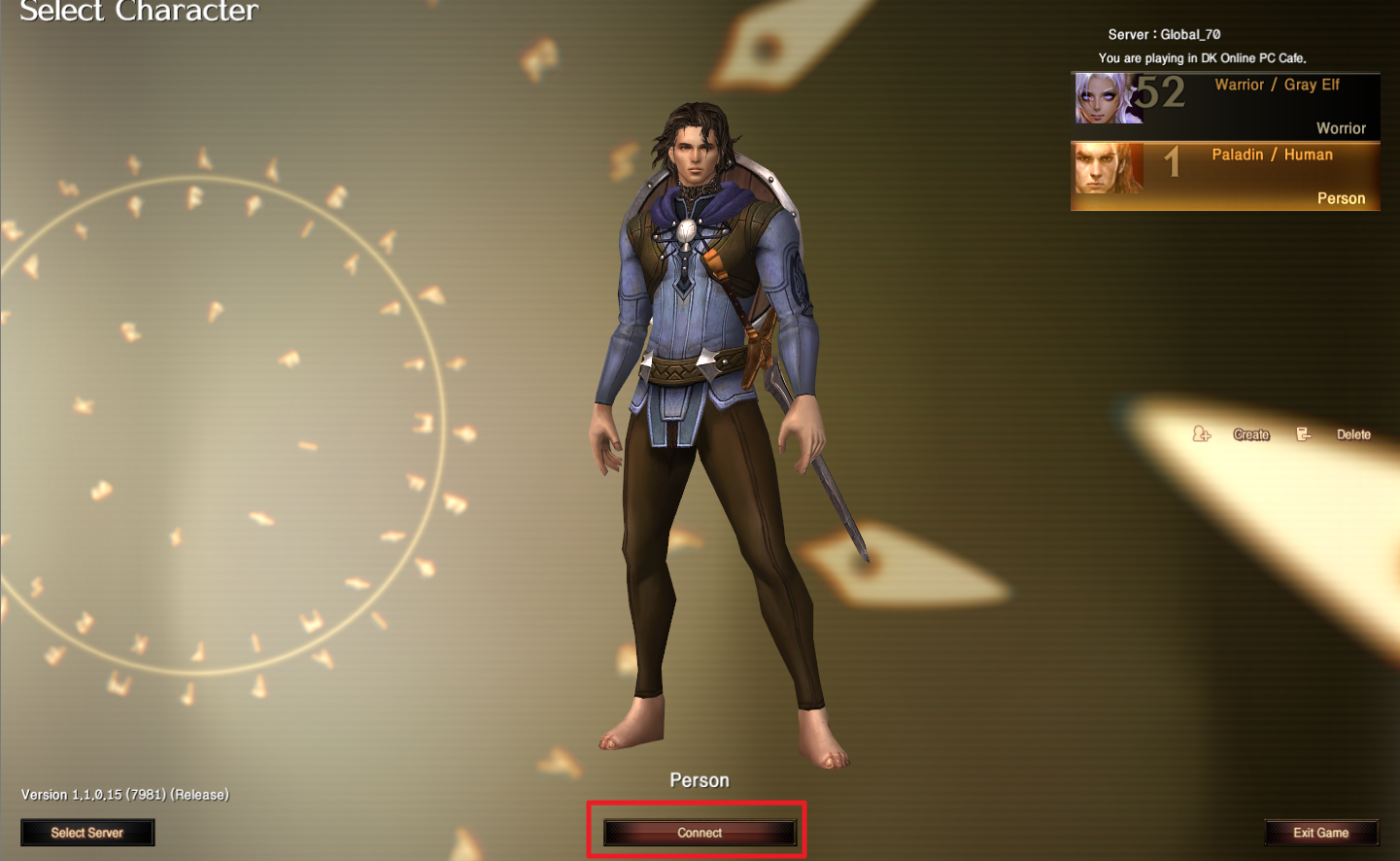The image size is (1400, 861).
Task: Create a new character
Action: click(1249, 434)
